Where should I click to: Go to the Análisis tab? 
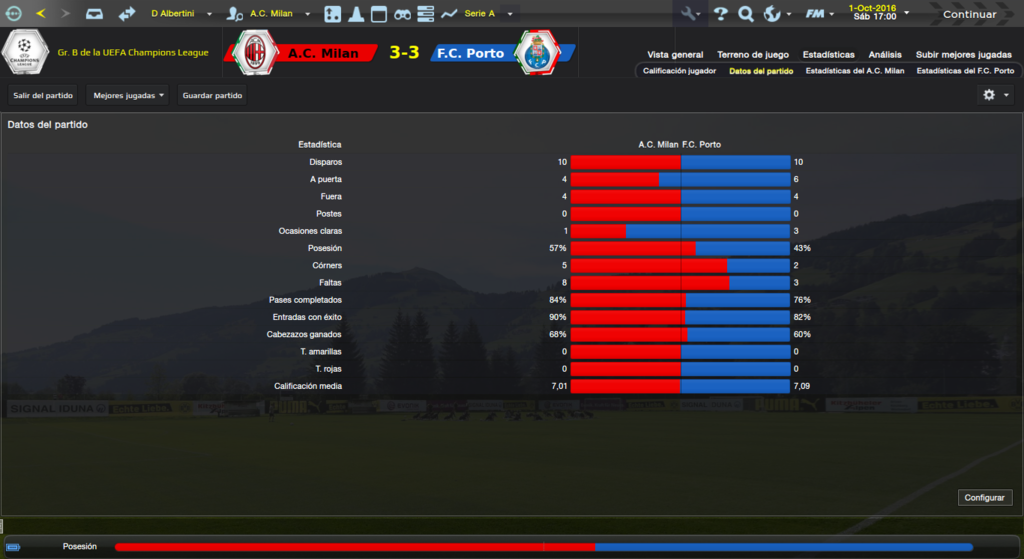(885, 55)
